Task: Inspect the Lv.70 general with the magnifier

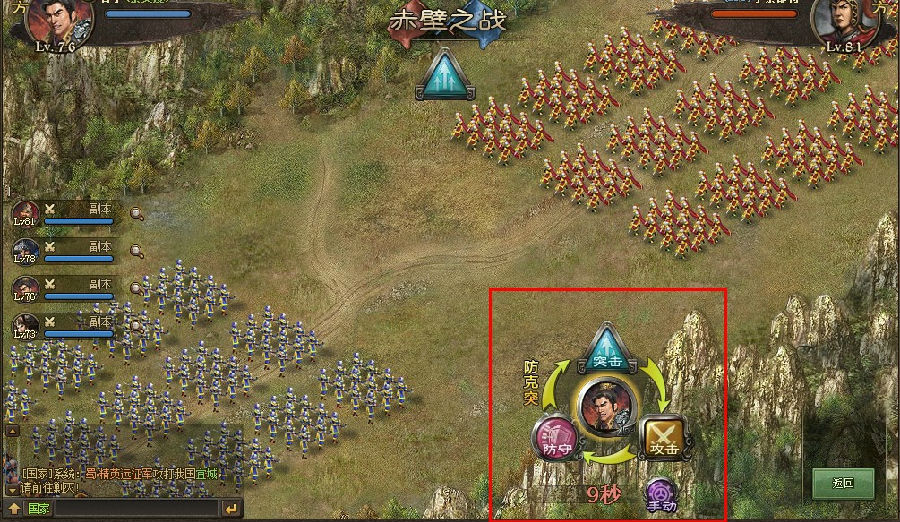Action: [136, 288]
